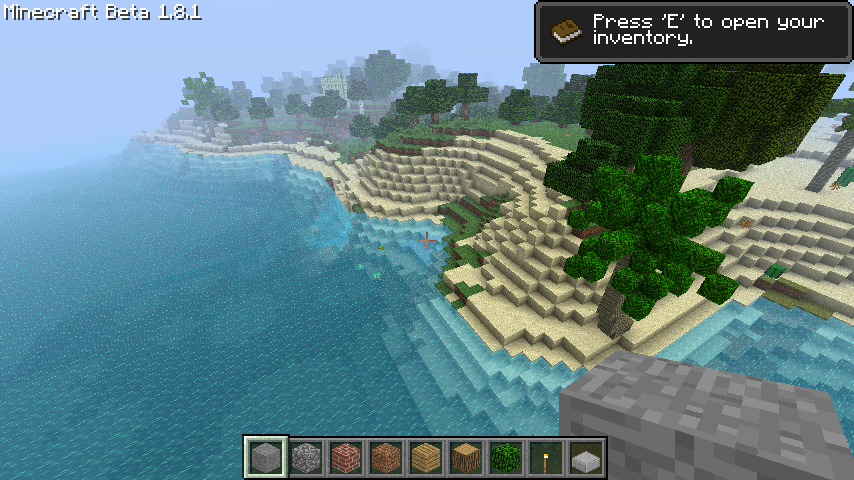The height and width of the screenshot is (480, 854).
Task: Switch to the wooden planks slot
Action: (426, 458)
